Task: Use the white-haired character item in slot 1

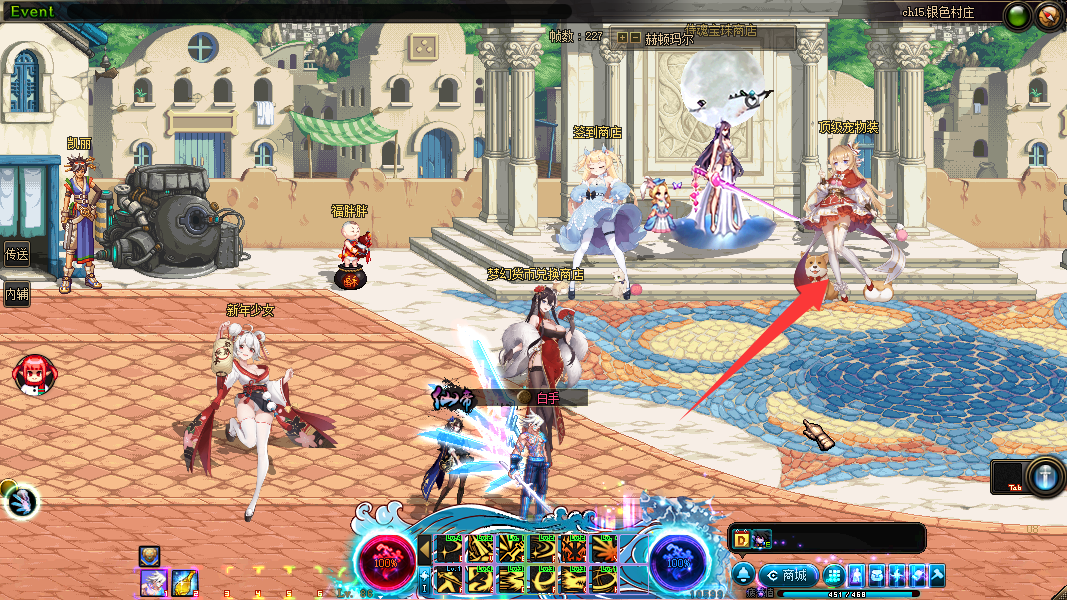Action: (153, 581)
